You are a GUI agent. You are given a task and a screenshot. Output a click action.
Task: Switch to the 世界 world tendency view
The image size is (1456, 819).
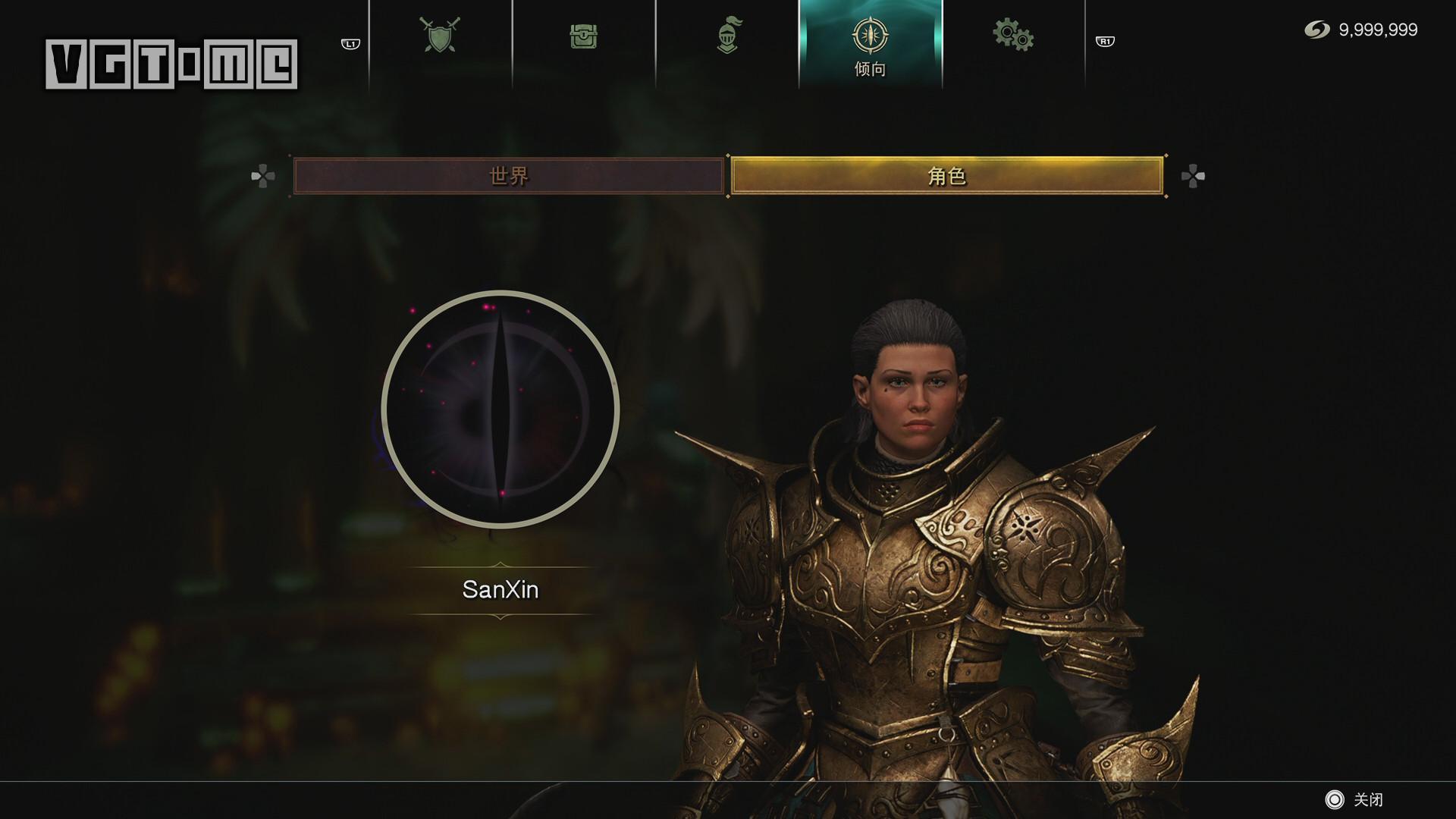coord(508,176)
